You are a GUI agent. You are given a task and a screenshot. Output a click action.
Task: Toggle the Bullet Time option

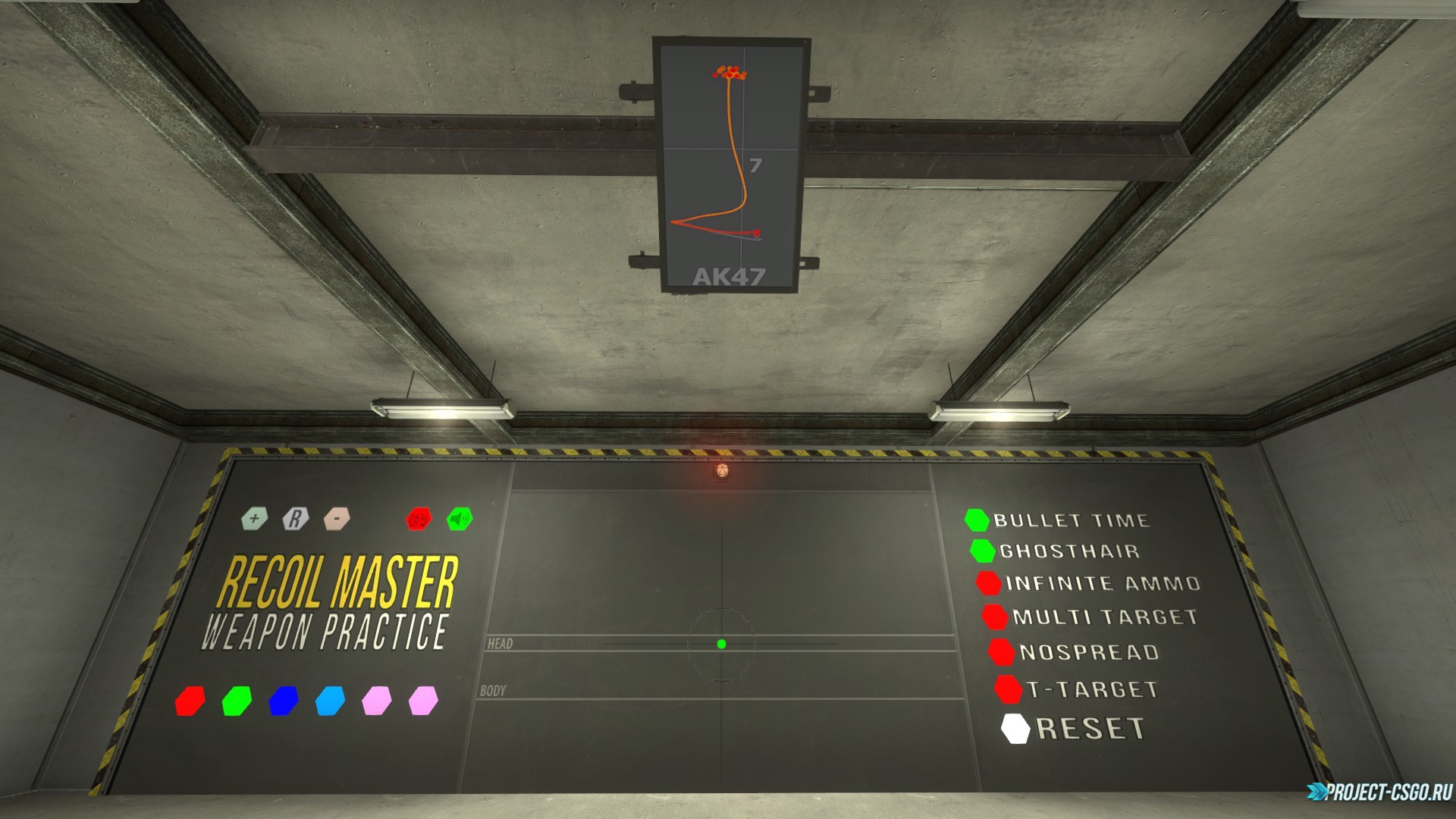point(977,519)
